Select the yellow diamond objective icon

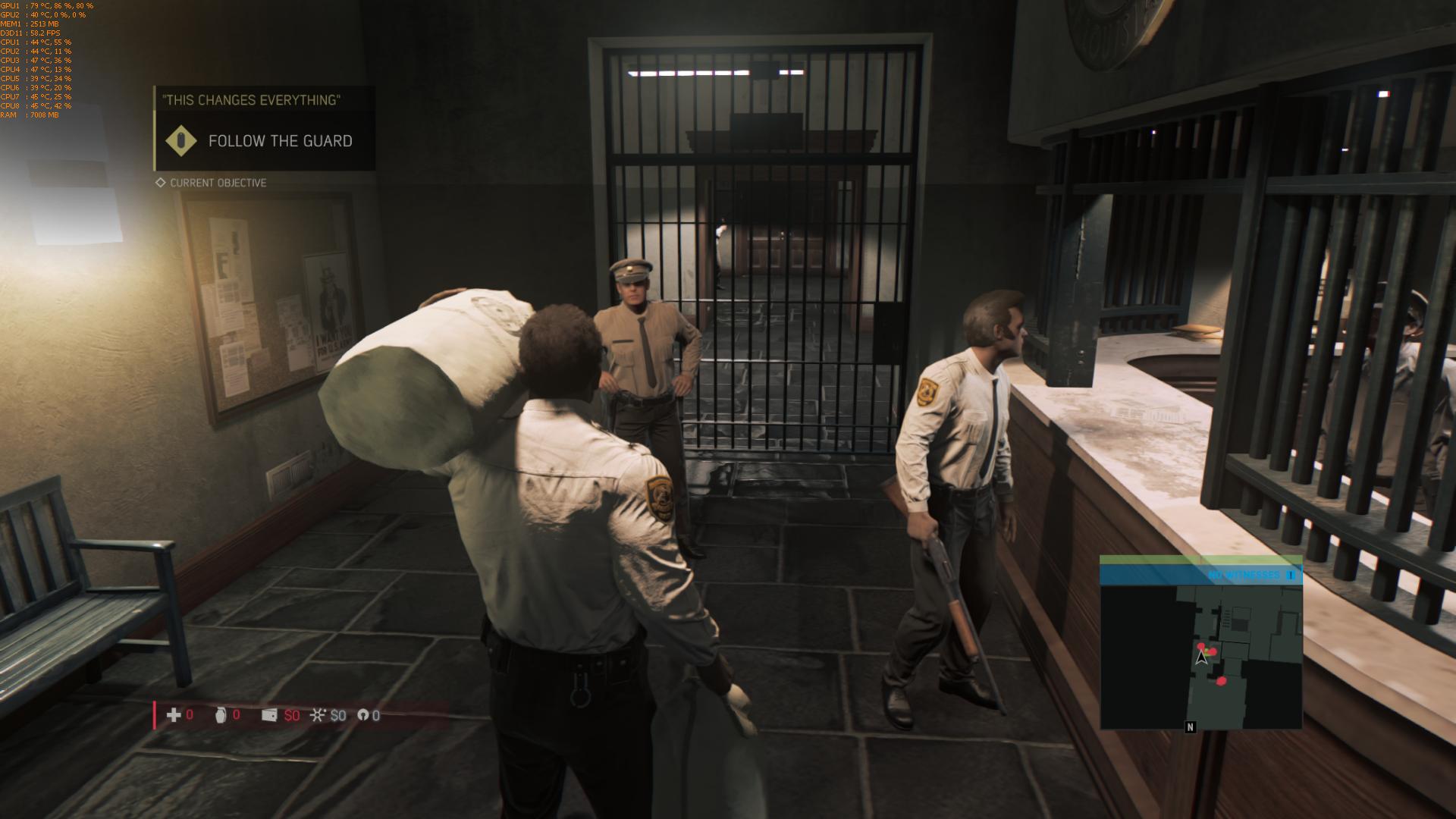[x=180, y=141]
